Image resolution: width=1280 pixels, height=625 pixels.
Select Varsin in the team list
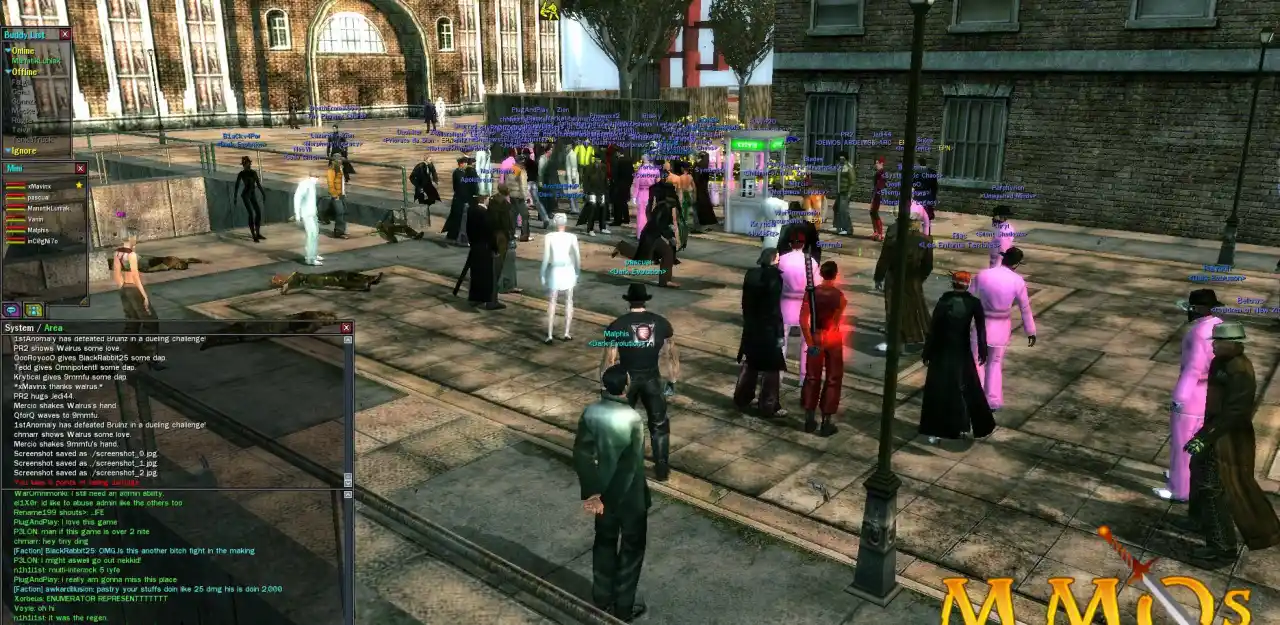(35, 219)
